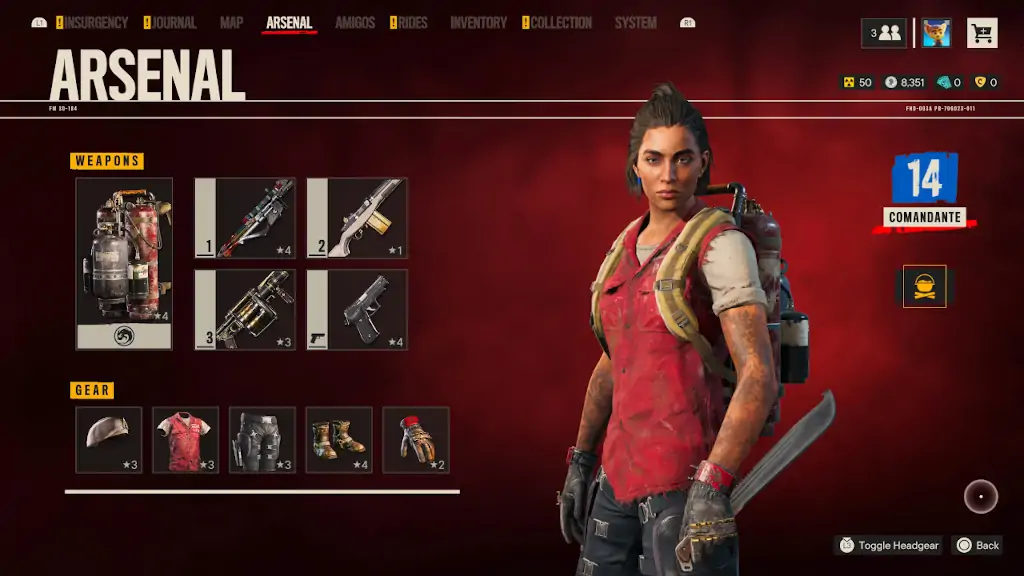
Task: Open the Map tab
Action: (x=231, y=23)
